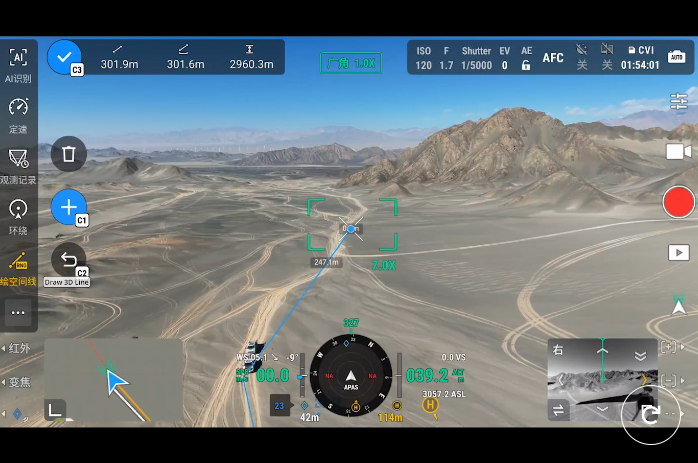Switch capture mode with the video camera icon
The image size is (698, 463).
pos(679,151)
